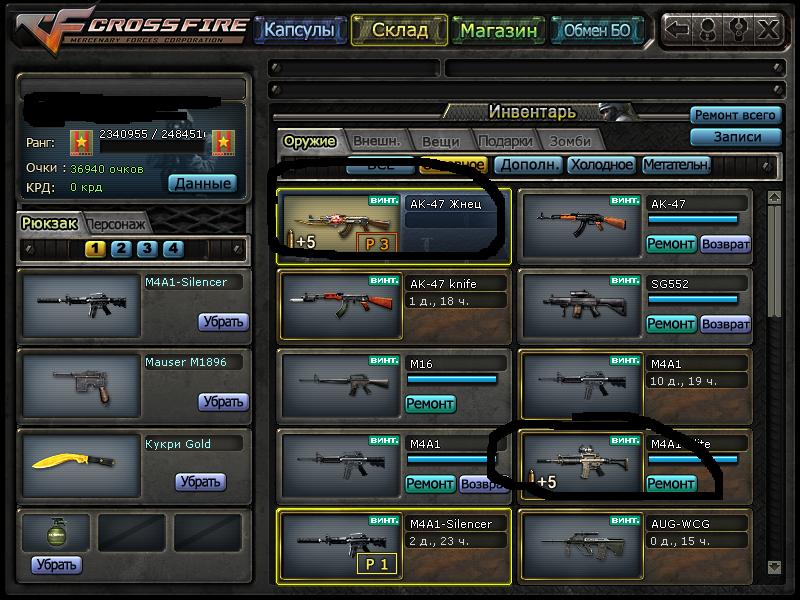The height and width of the screenshot is (600, 800).
Task: Switch to the Внешн. inventory tab
Action: pos(376,141)
